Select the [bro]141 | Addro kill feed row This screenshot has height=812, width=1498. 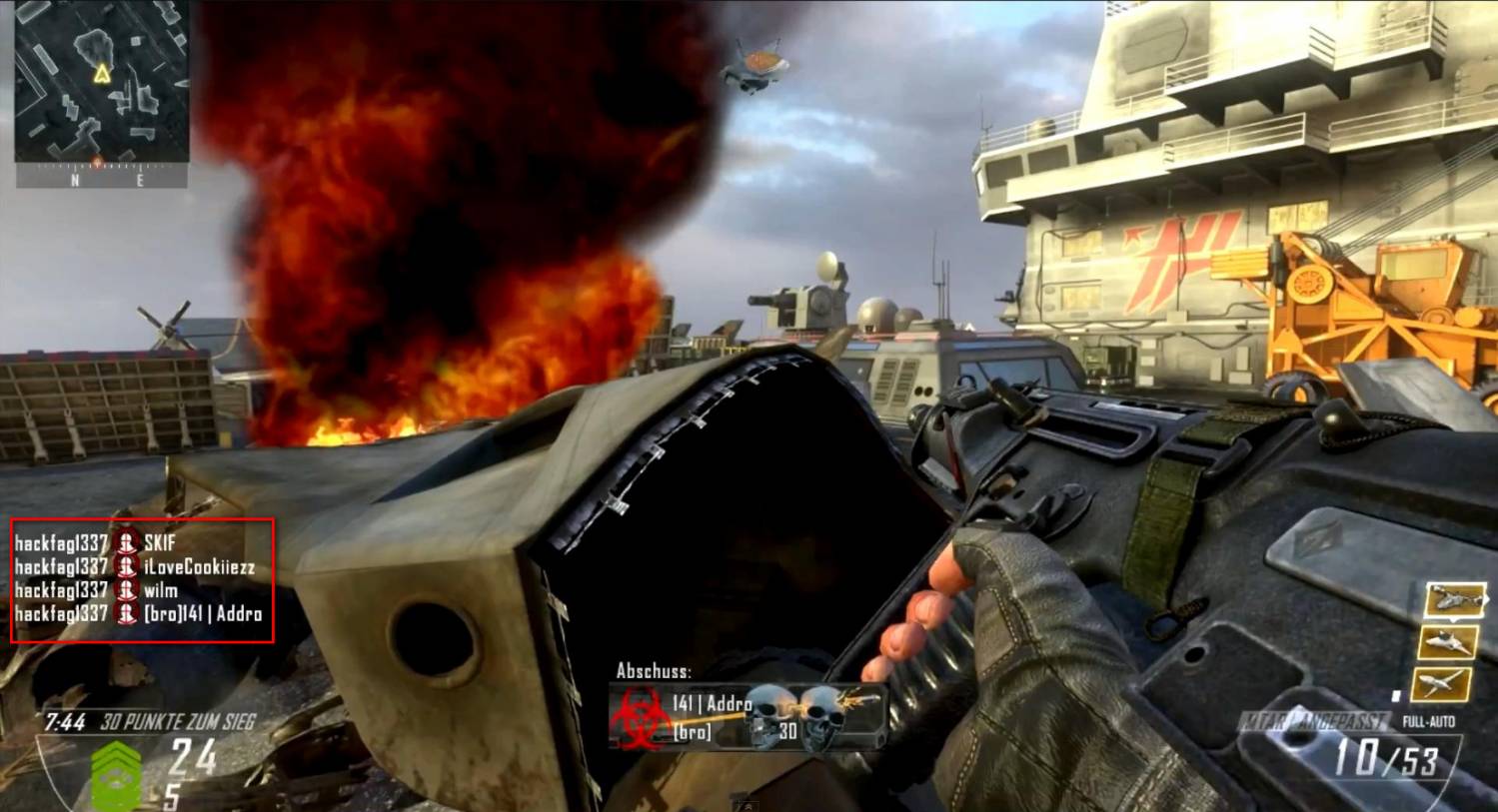coord(139,614)
